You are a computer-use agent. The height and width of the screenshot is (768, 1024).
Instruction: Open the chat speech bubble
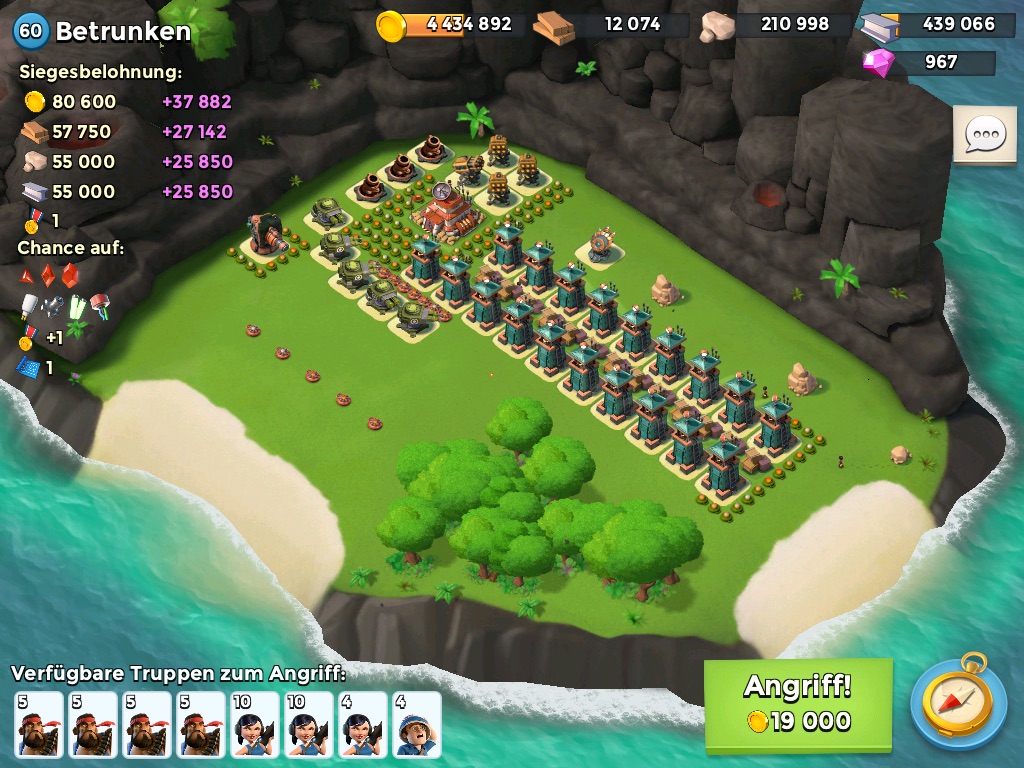tap(984, 134)
